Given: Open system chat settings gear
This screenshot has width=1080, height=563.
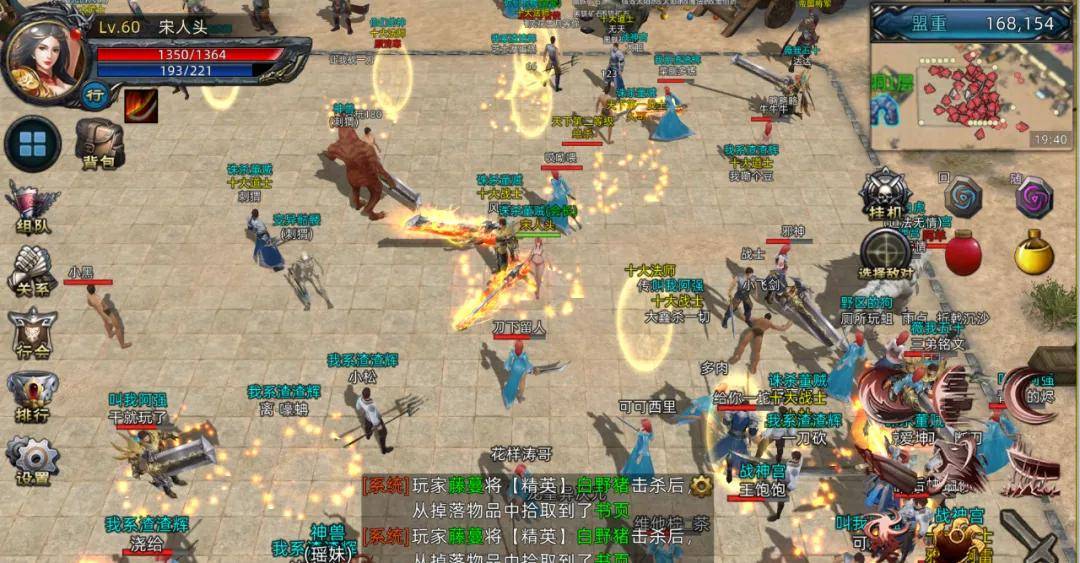Looking at the screenshot, I should (x=701, y=486).
